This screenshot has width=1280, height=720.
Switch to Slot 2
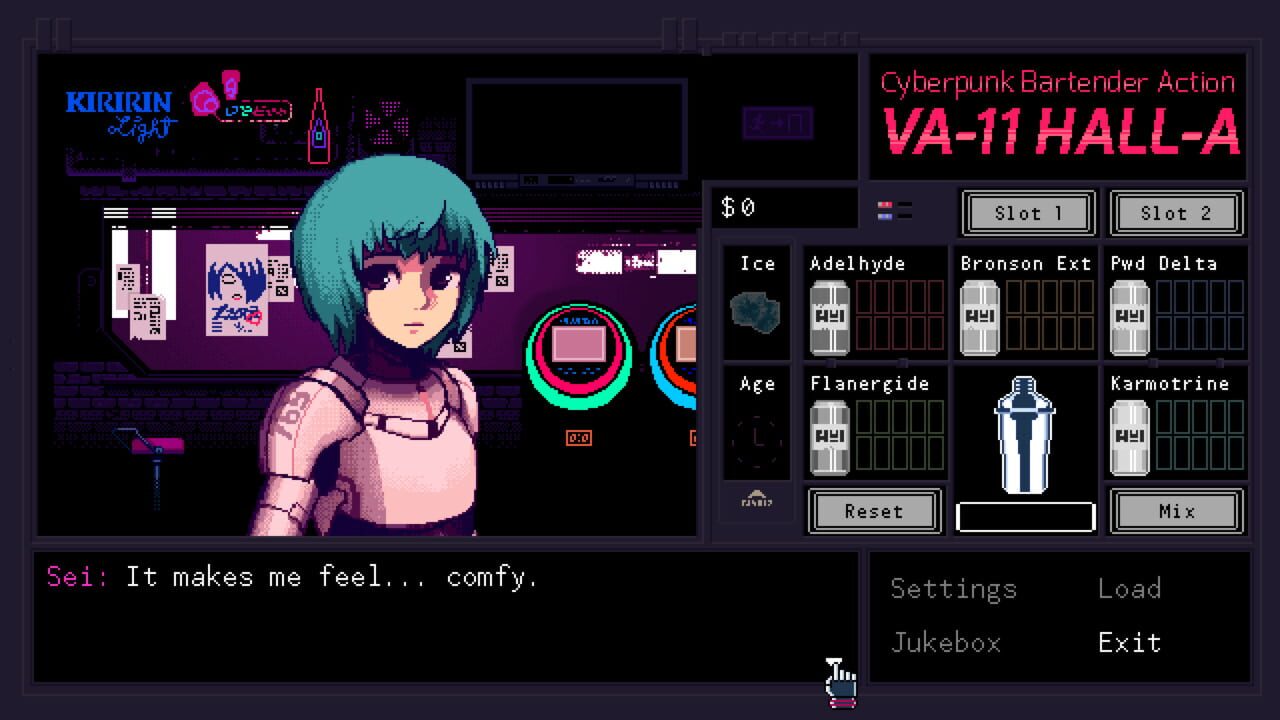point(1177,213)
